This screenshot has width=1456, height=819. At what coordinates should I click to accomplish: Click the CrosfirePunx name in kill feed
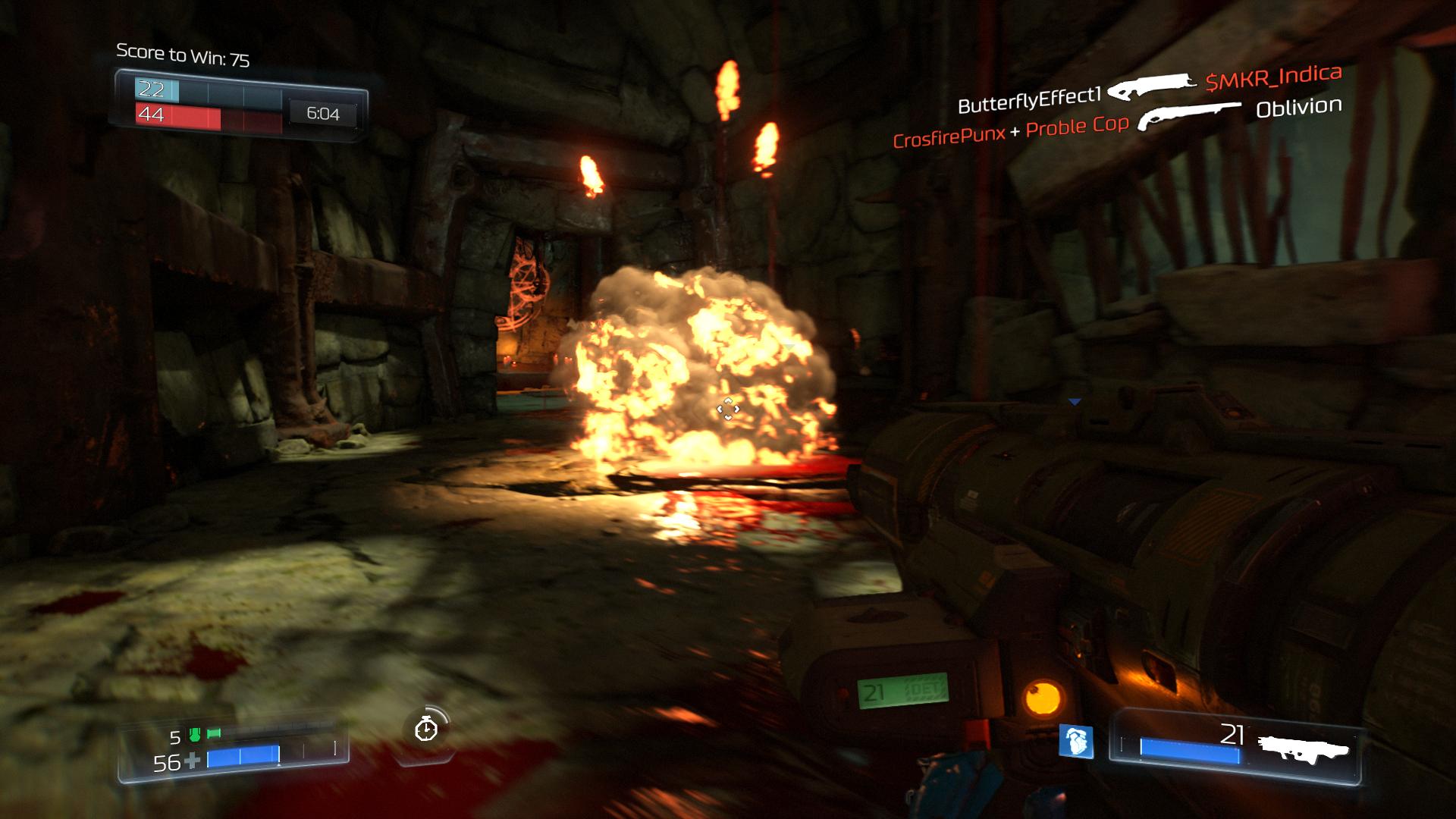pyautogui.click(x=949, y=137)
